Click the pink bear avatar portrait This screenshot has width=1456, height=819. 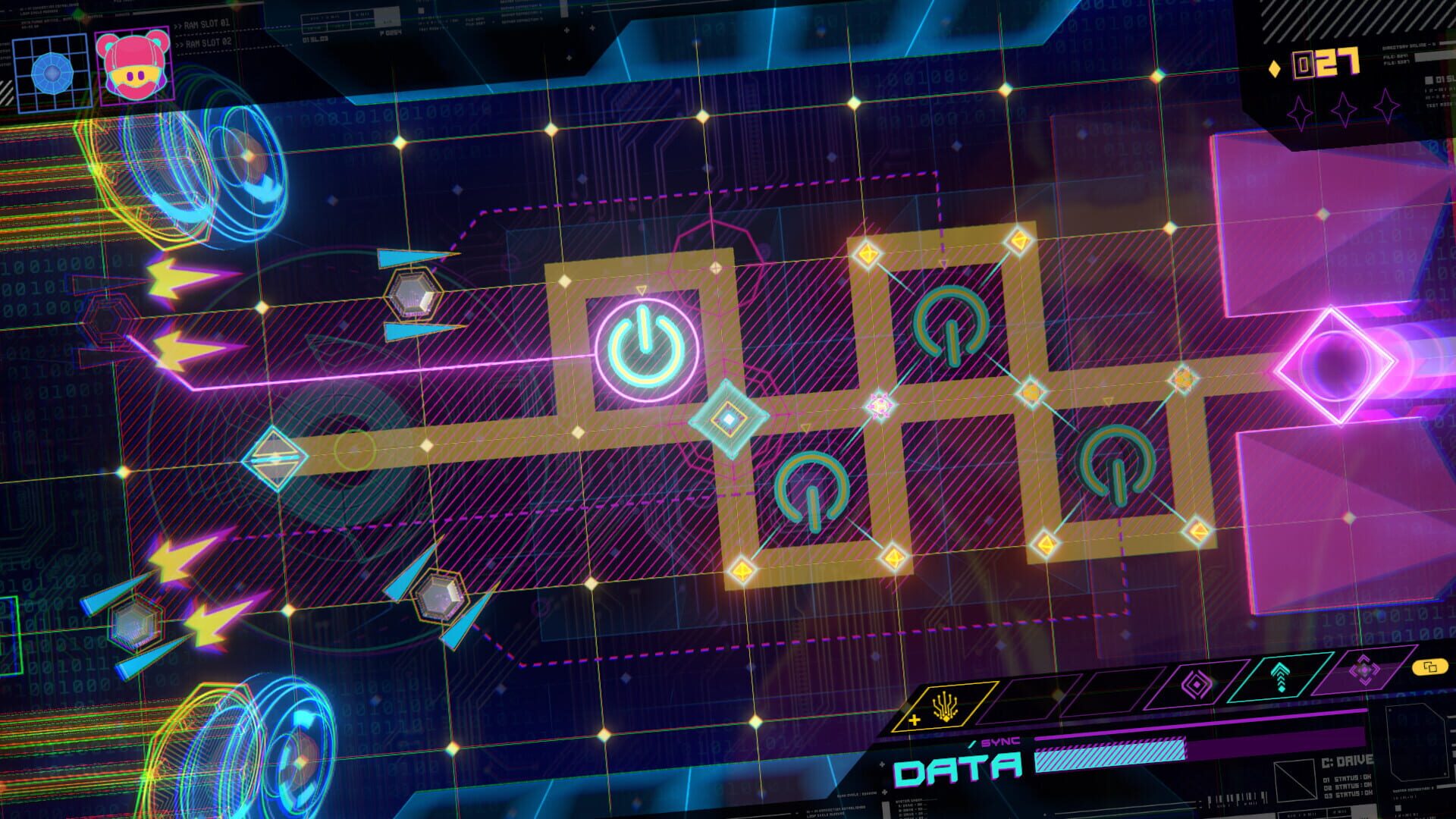(133, 67)
